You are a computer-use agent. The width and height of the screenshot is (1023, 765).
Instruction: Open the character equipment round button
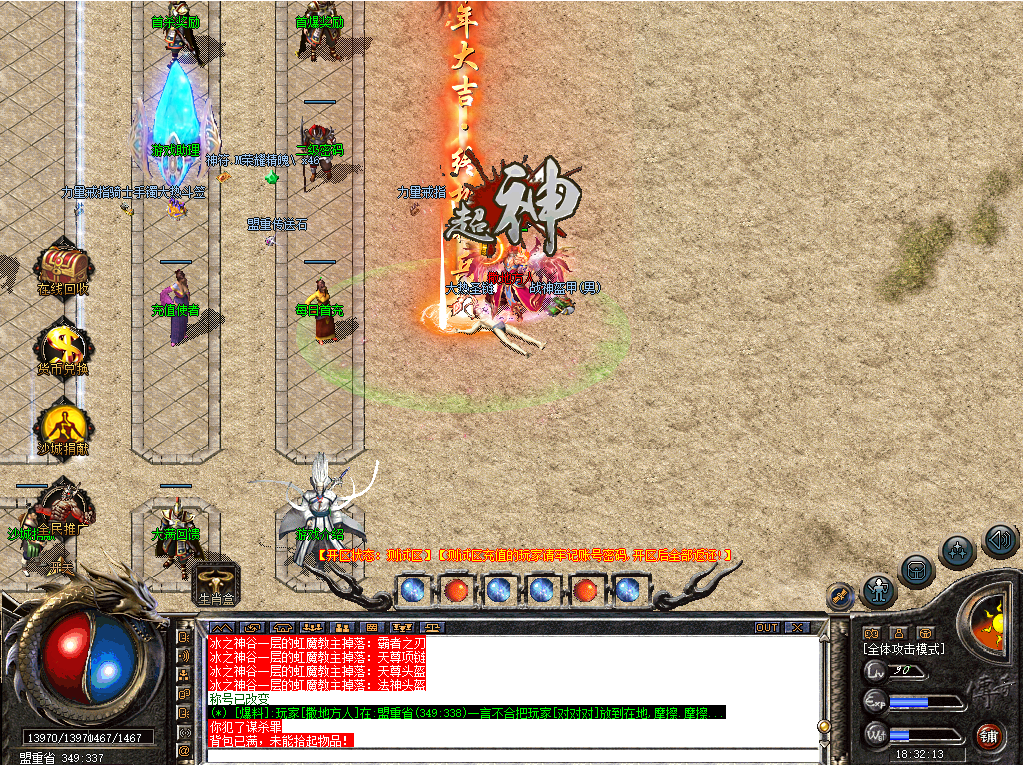(x=879, y=591)
